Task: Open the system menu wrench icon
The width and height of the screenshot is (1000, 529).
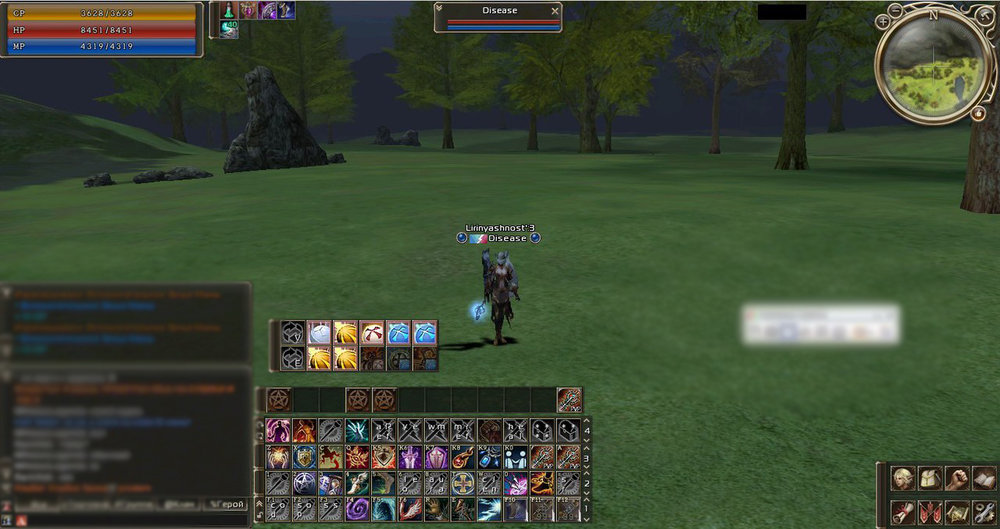Action: point(984,512)
